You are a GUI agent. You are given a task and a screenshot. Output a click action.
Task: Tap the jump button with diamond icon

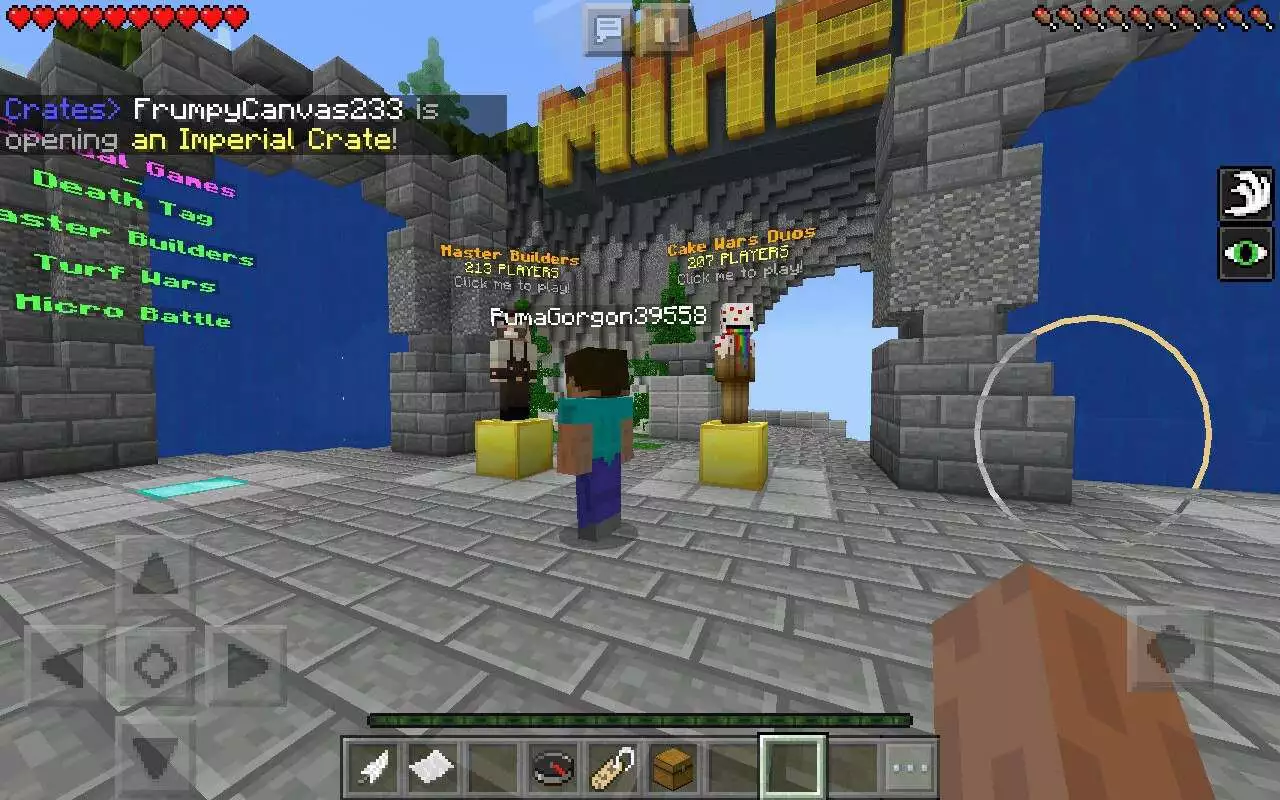[x=1170, y=650]
